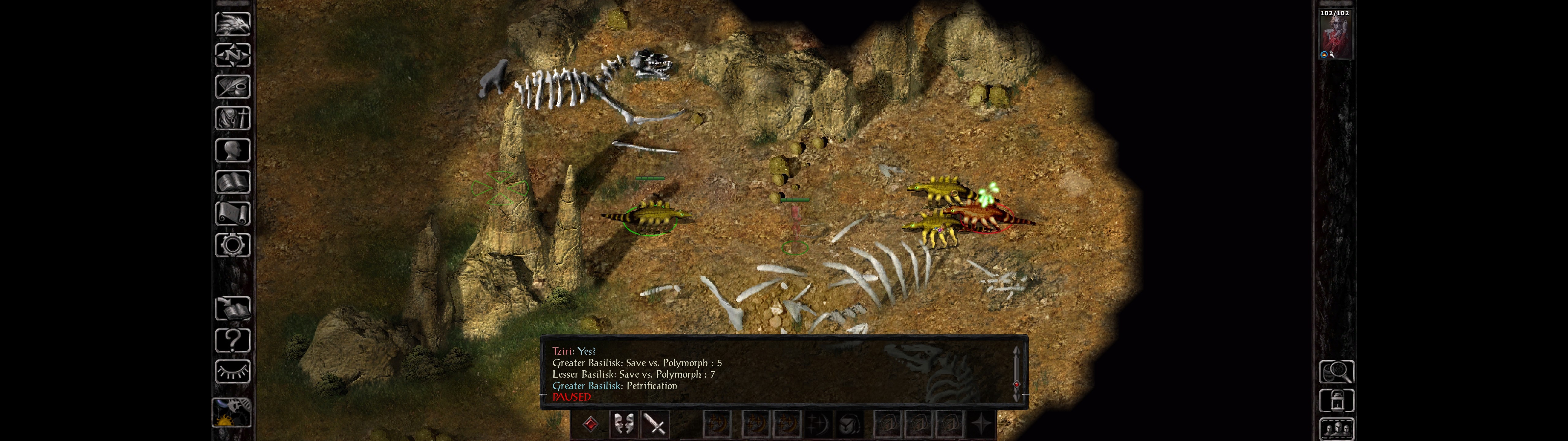Click the red gem button on action bar
The image size is (1568, 441).
click(x=590, y=424)
